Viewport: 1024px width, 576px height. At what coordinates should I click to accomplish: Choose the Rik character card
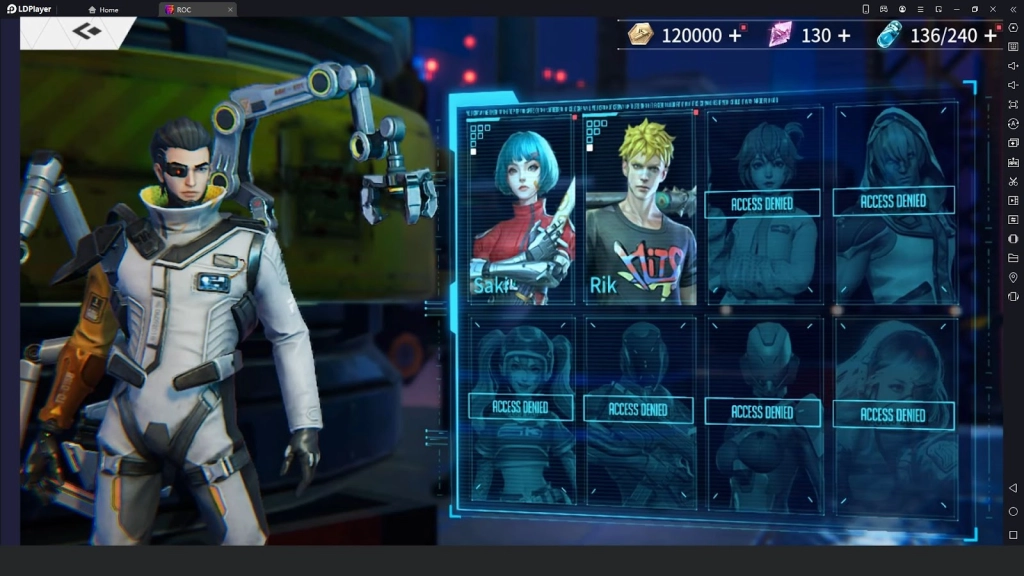(x=640, y=208)
